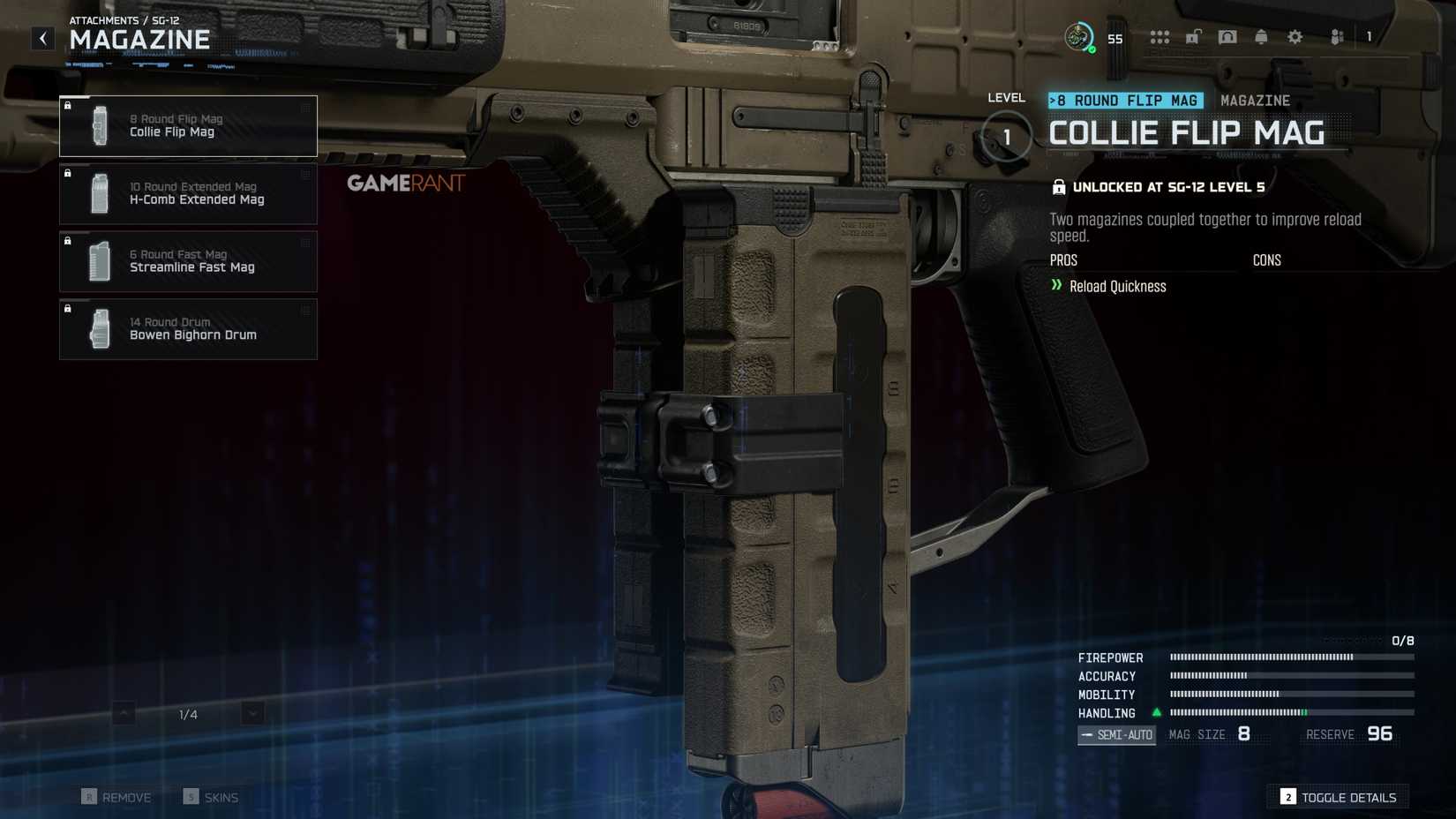
Task: Click the camera capture icon
Action: (x=1227, y=37)
